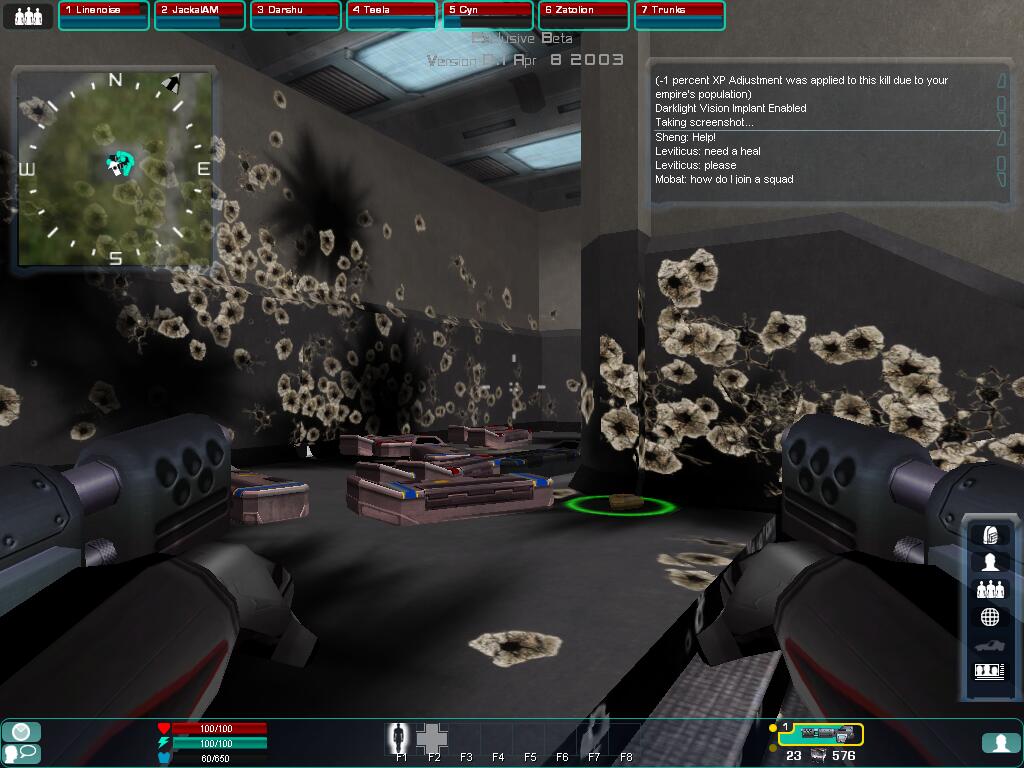Click the circular minimap
Screen dimensions: 1024x768
click(x=115, y=168)
